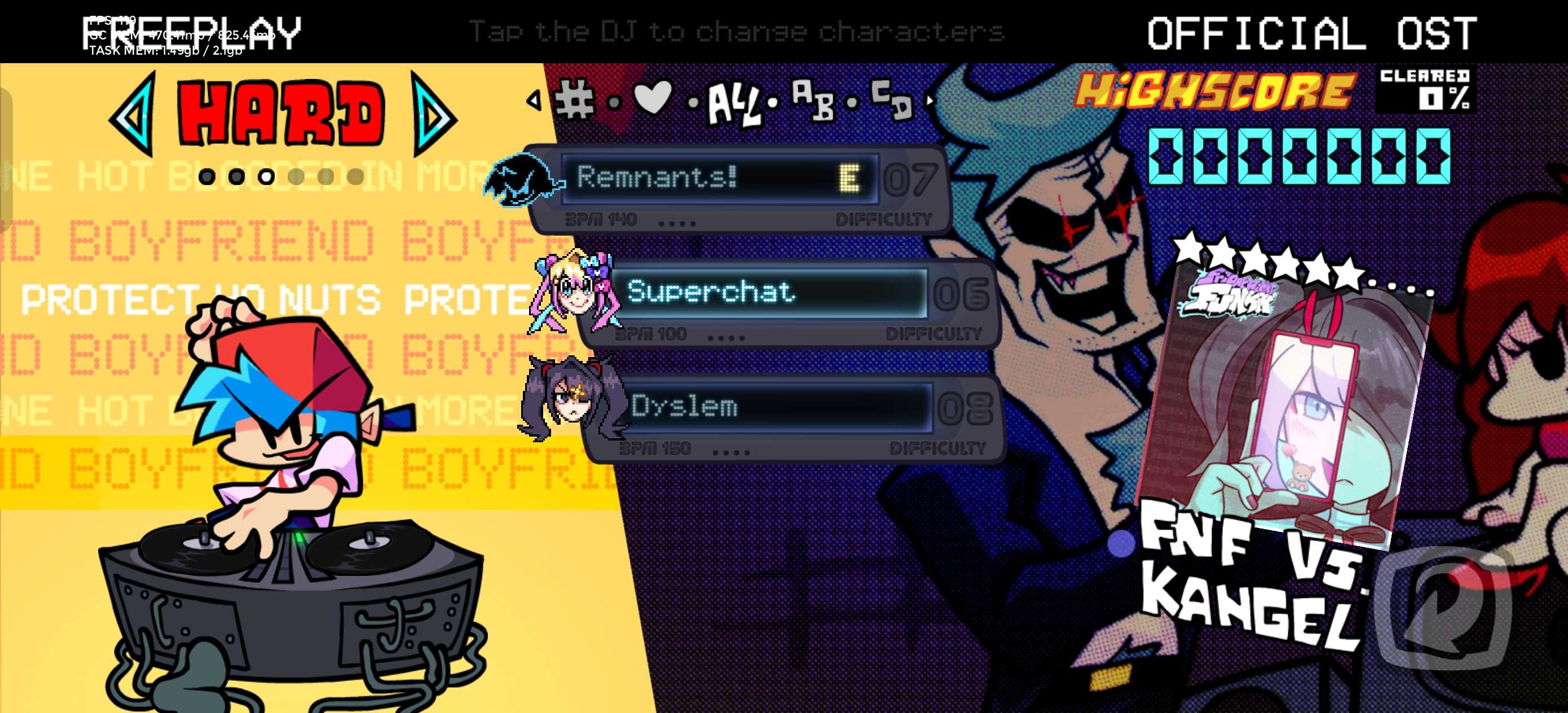Viewport: 1568px width, 713px height.
Task: Select the Superchat song
Action: click(768, 293)
